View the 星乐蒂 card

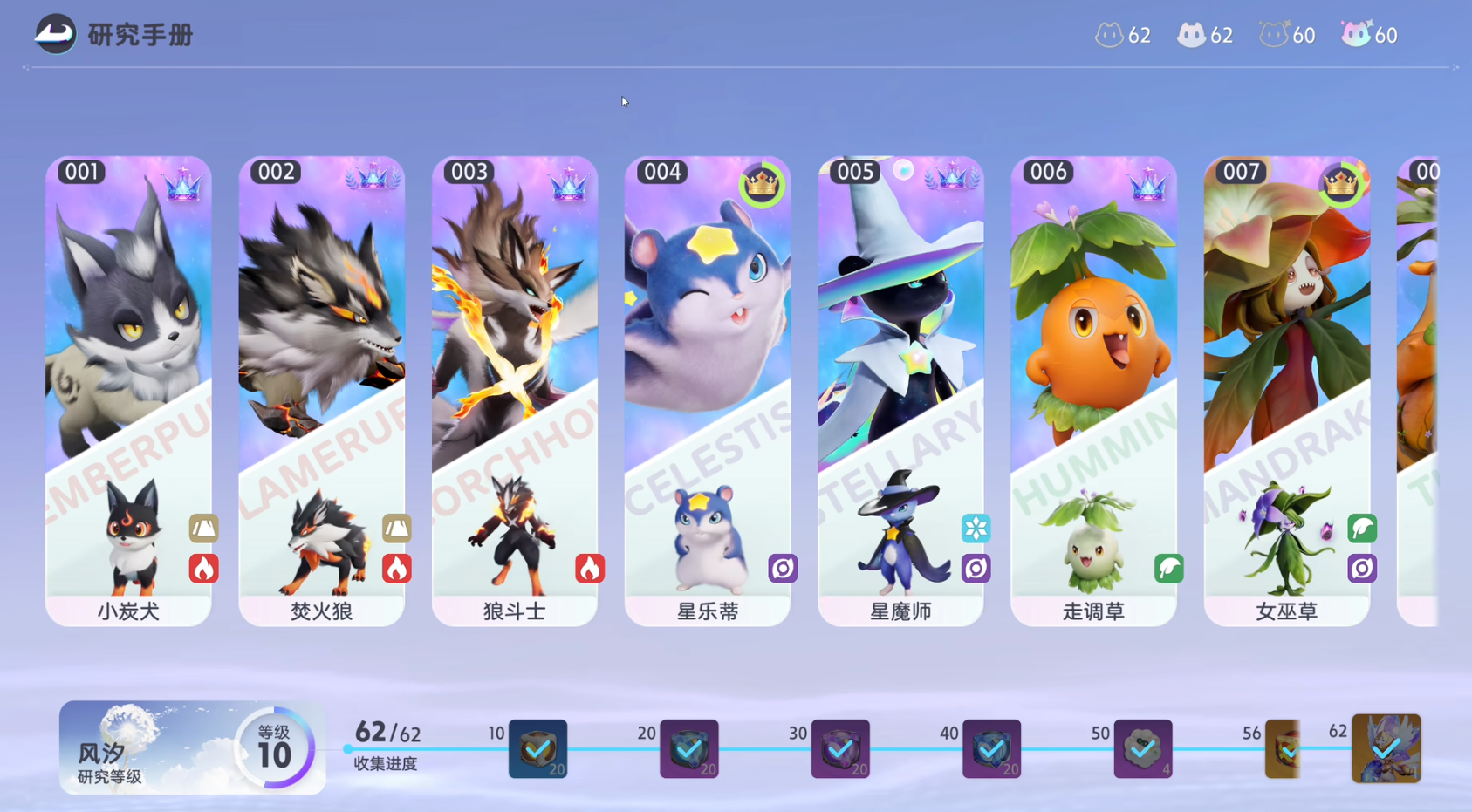click(708, 391)
